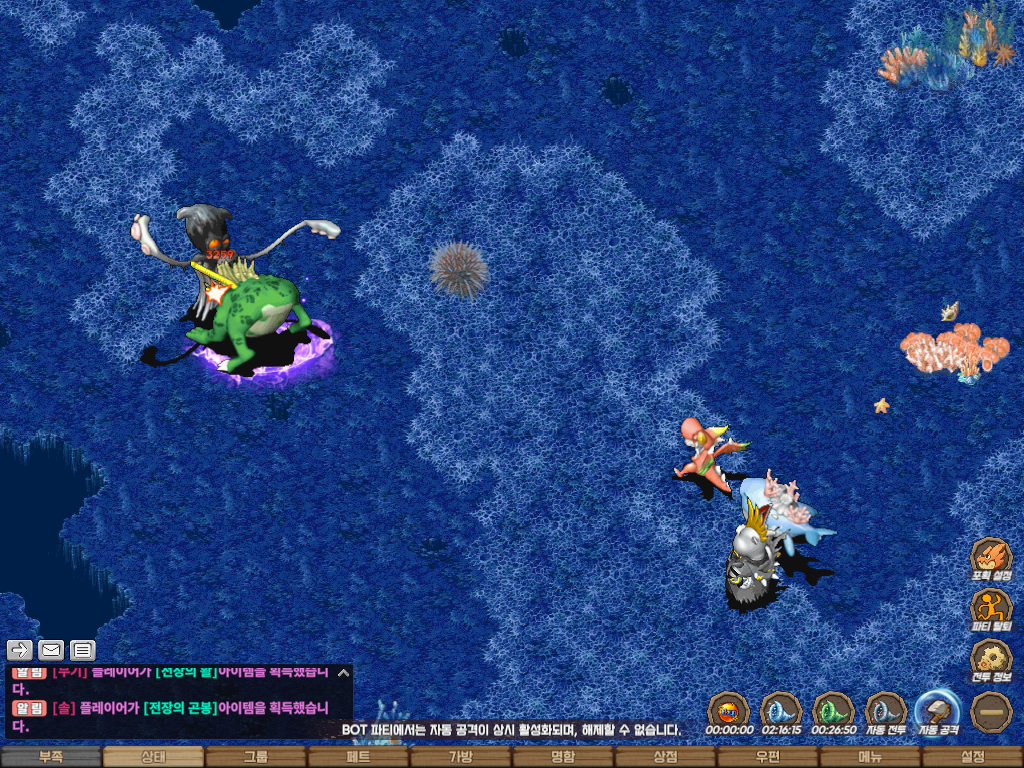Open the 가방 (bag) inventory
This screenshot has width=1024, height=768.
460,757
